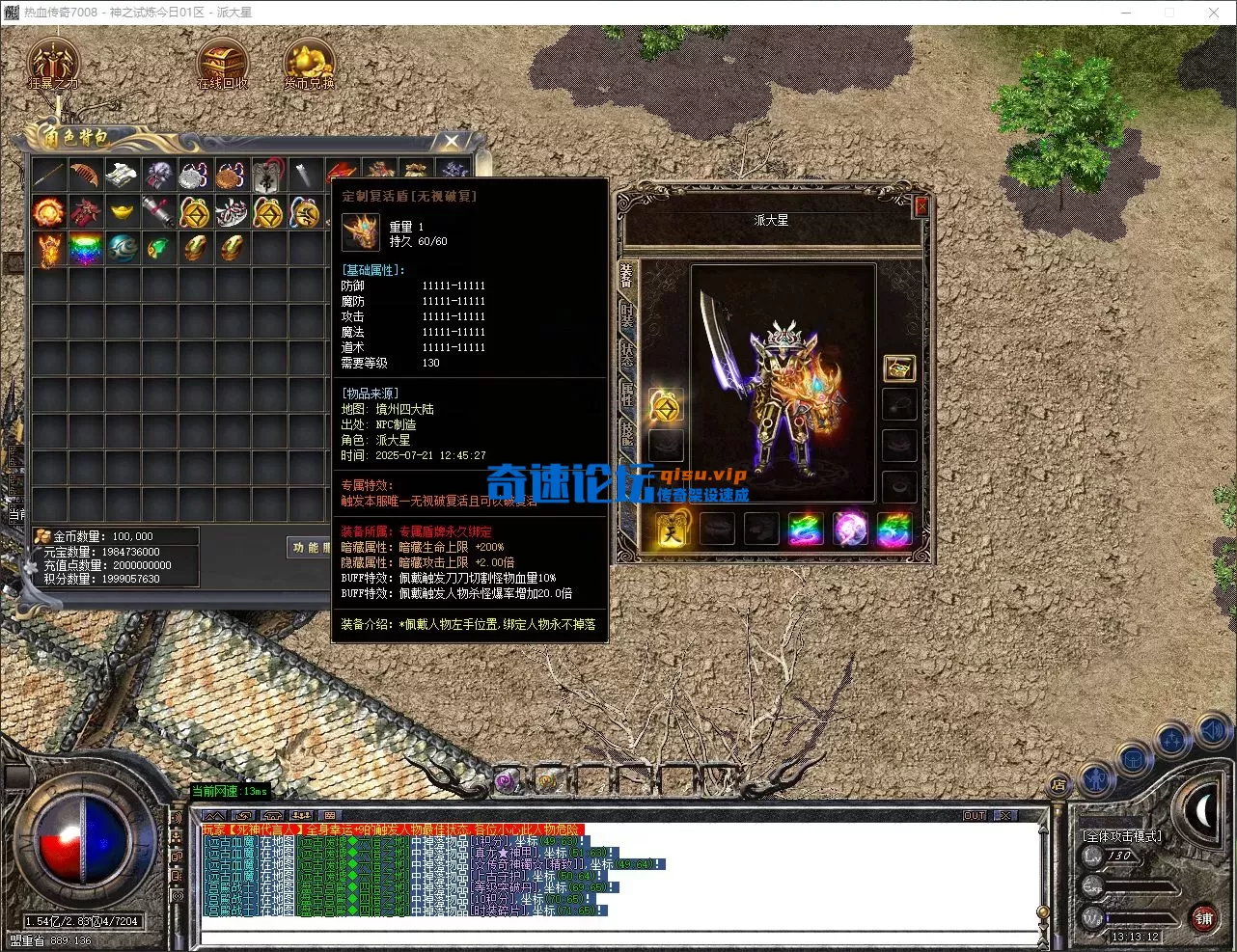Image resolution: width=1237 pixels, height=952 pixels.
Task: Select the blue swirl orb in the backpack
Action: [x=122, y=249]
